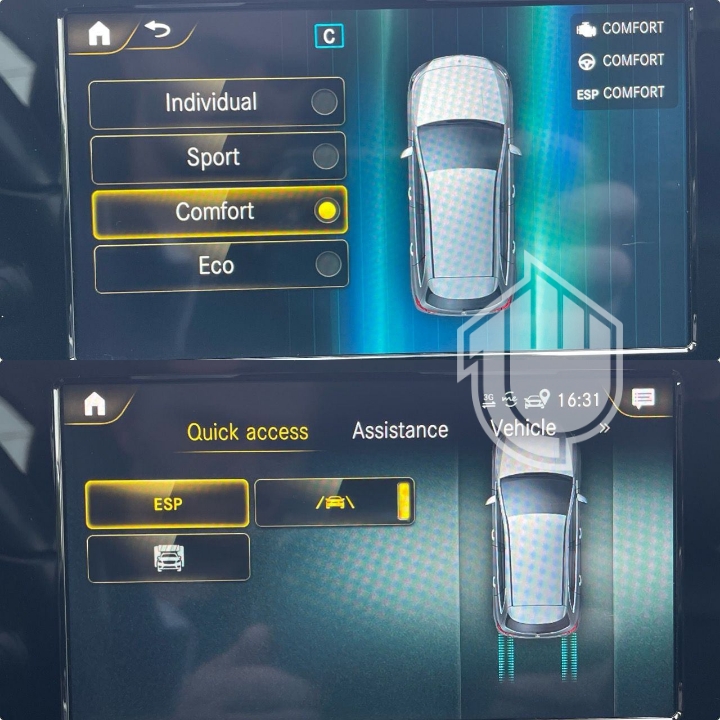The image size is (720, 720).
Task: Tap the home icon beside the back arrow
Action: (99, 34)
